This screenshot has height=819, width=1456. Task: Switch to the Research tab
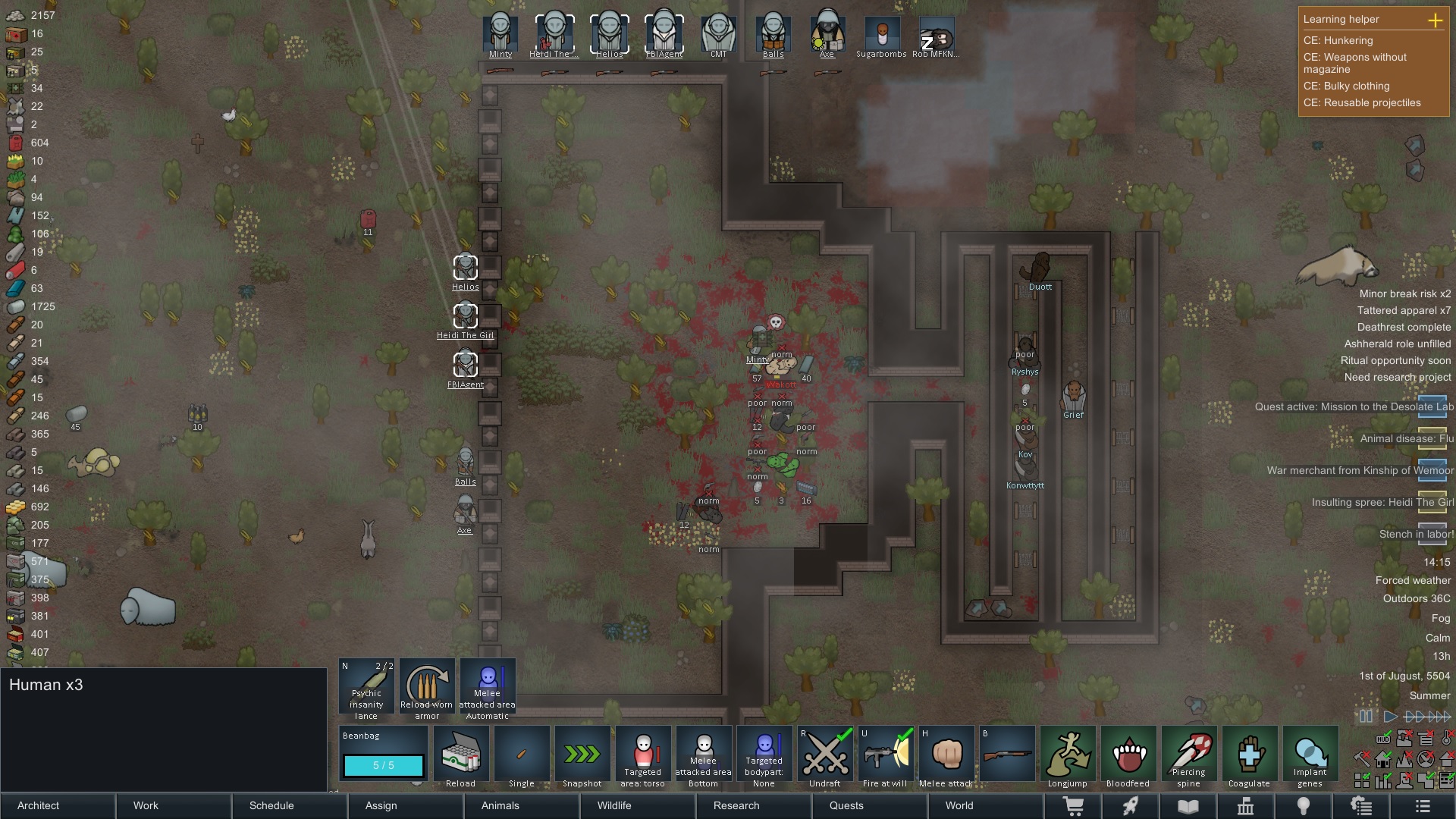[736, 805]
